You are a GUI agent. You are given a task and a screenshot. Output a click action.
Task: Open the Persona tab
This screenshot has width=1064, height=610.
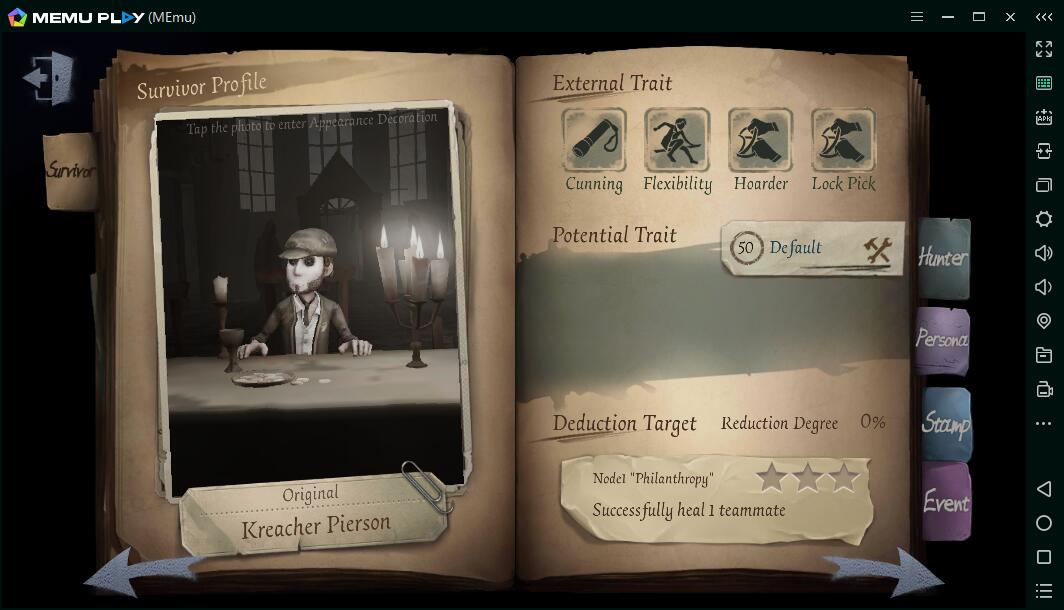click(x=942, y=340)
